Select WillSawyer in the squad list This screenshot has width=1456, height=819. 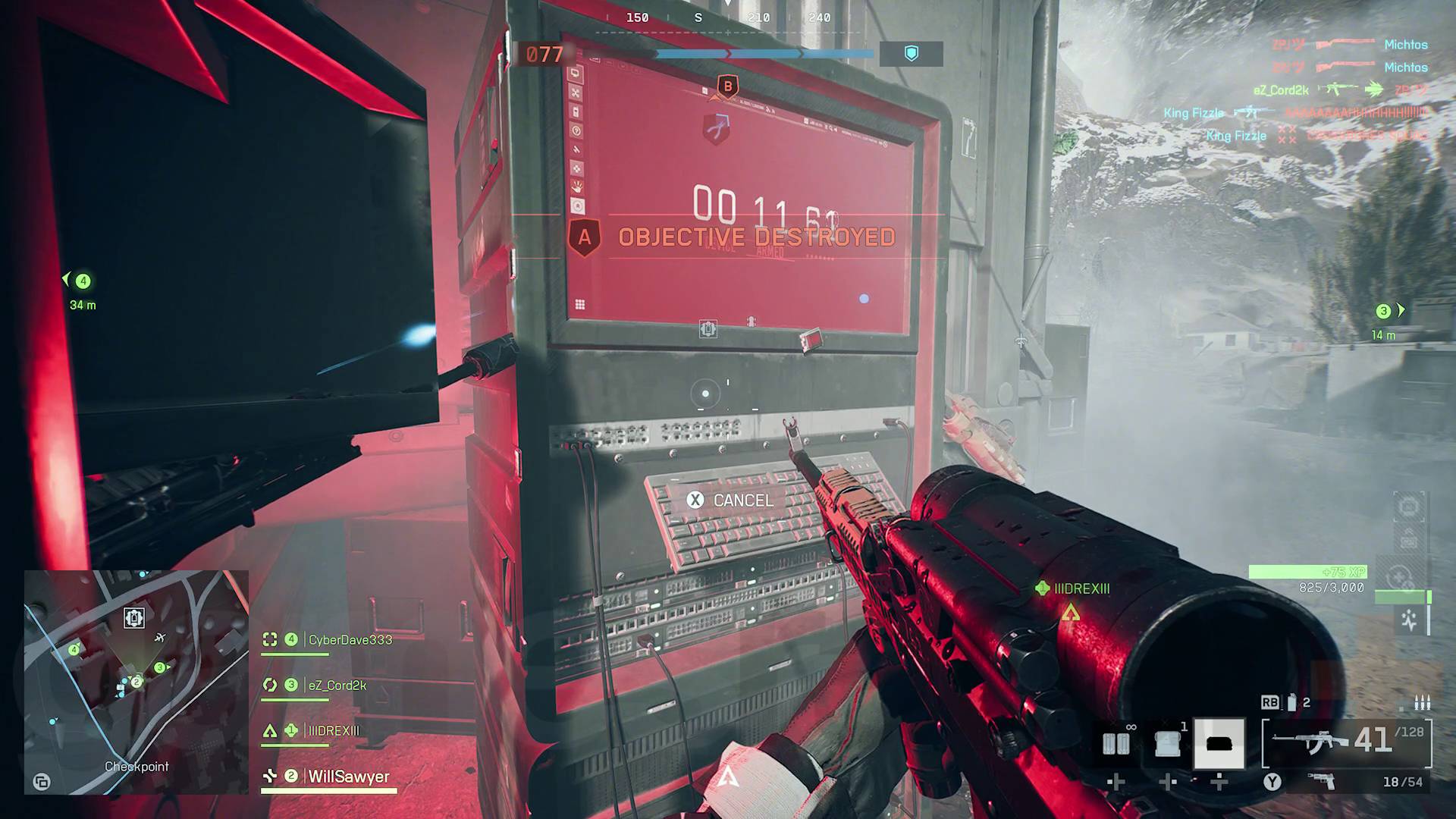coord(347,777)
